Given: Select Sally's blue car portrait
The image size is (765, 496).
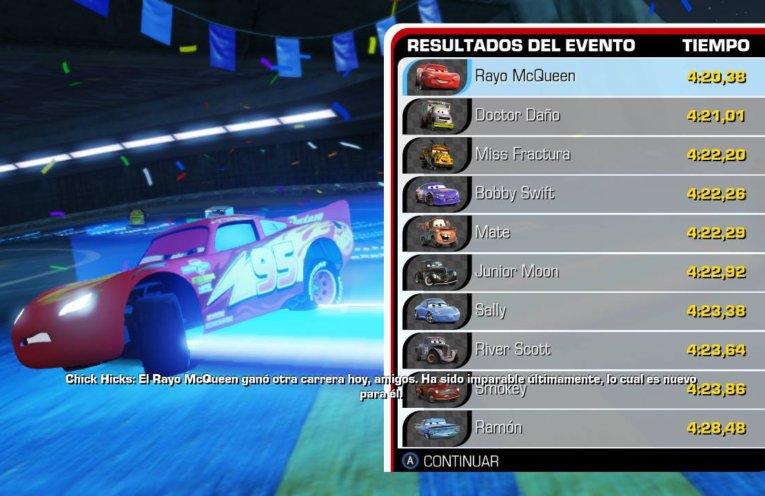Looking at the screenshot, I should [435, 310].
